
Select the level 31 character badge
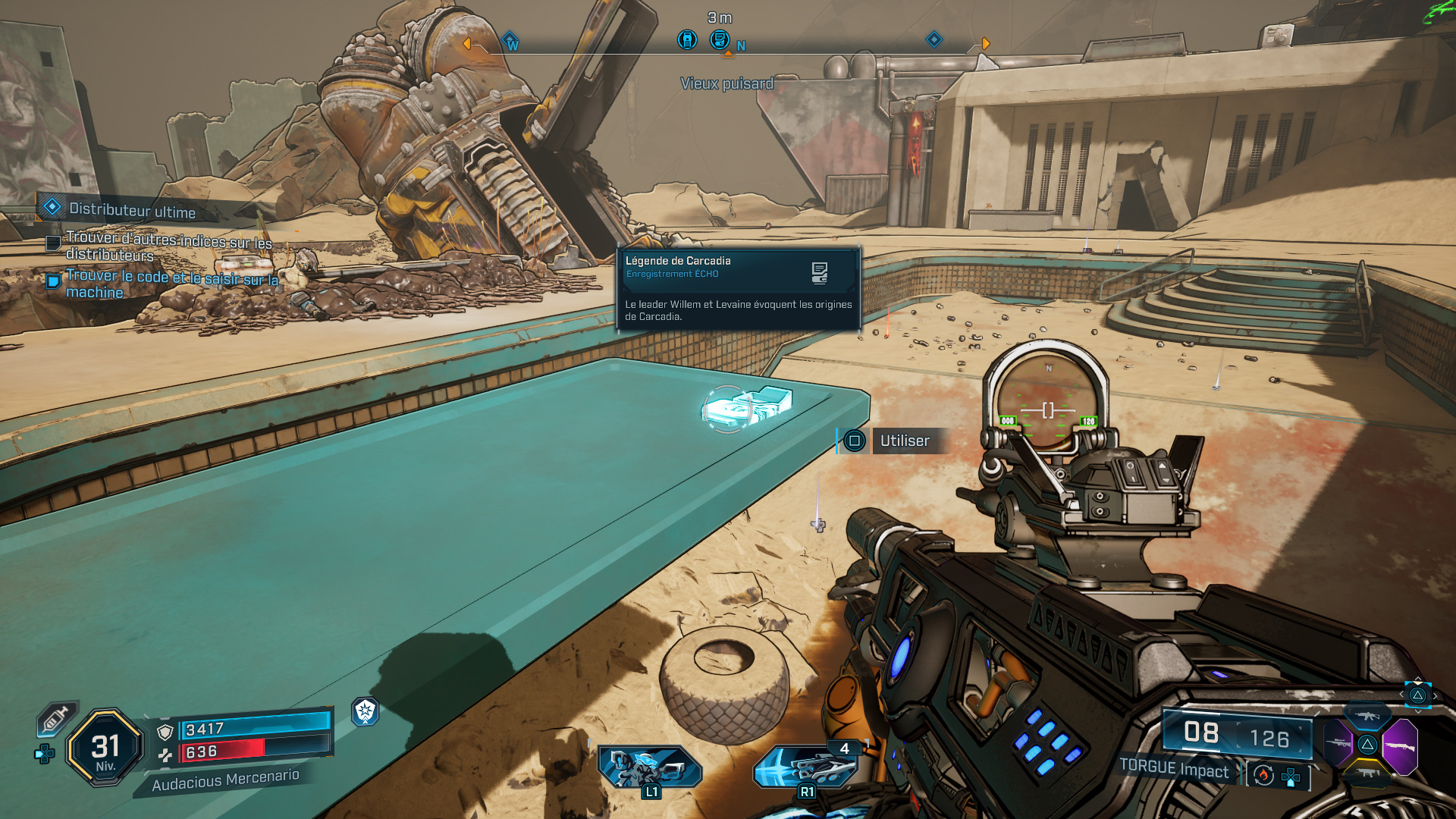(105, 748)
